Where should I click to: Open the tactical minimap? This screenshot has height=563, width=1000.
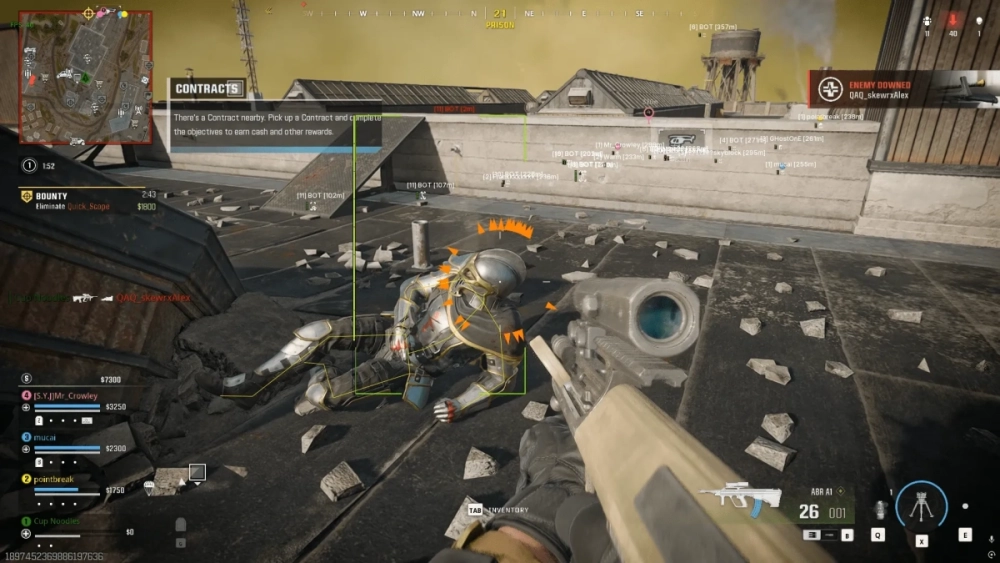tap(85, 76)
